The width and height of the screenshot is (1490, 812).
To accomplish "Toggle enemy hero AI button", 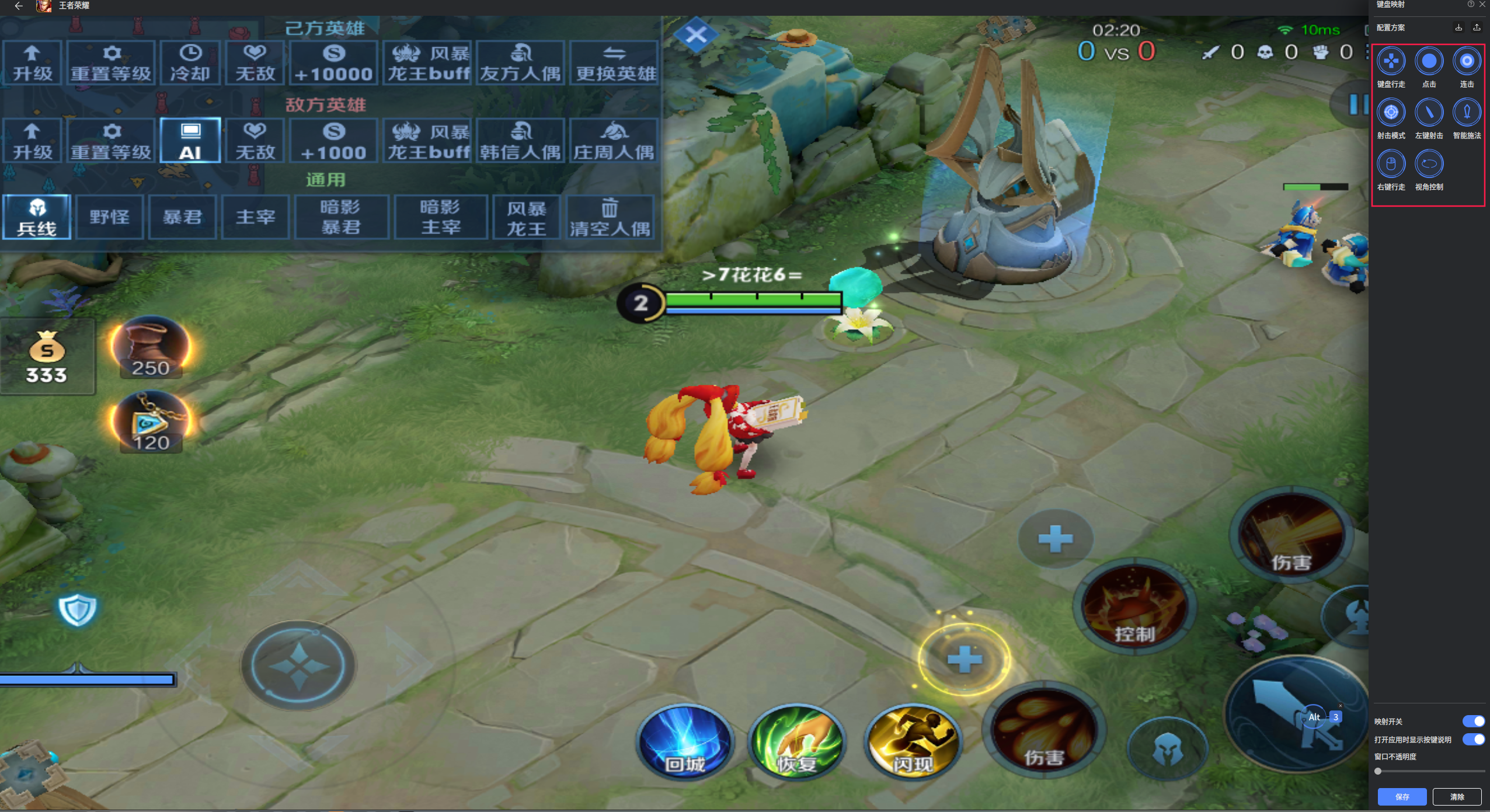I will pyautogui.click(x=190, y=141).
